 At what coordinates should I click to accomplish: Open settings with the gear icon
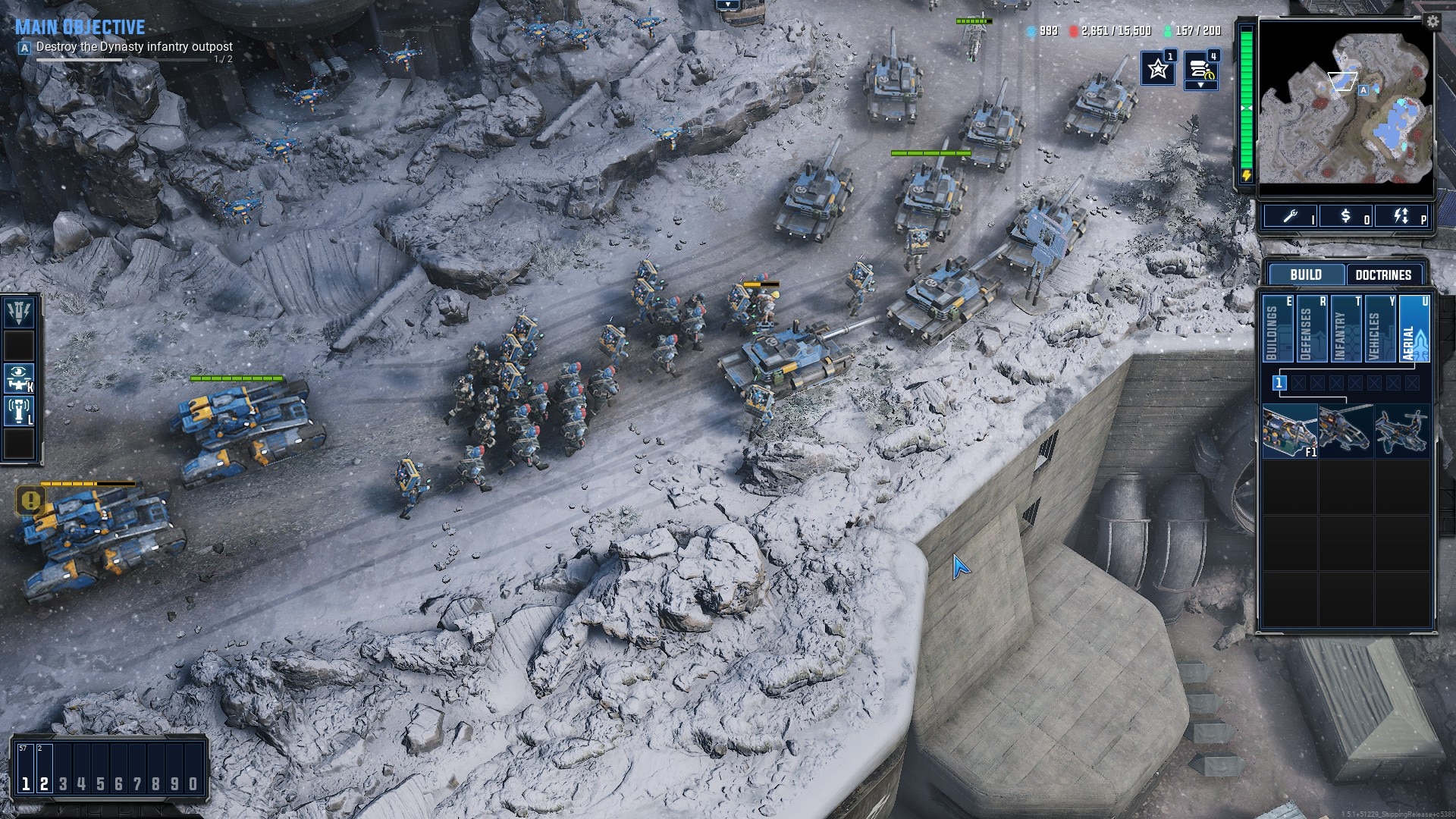tap(1432, 22)
